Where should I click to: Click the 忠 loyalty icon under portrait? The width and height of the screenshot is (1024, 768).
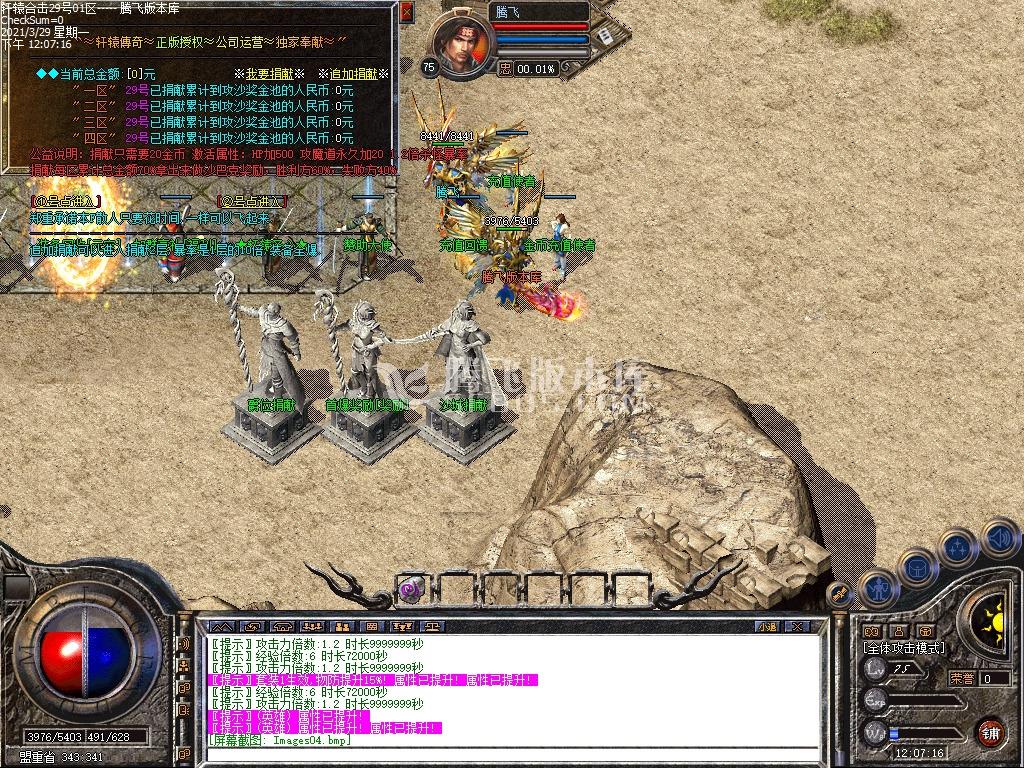pyautogui.click(x=506, y=69)
